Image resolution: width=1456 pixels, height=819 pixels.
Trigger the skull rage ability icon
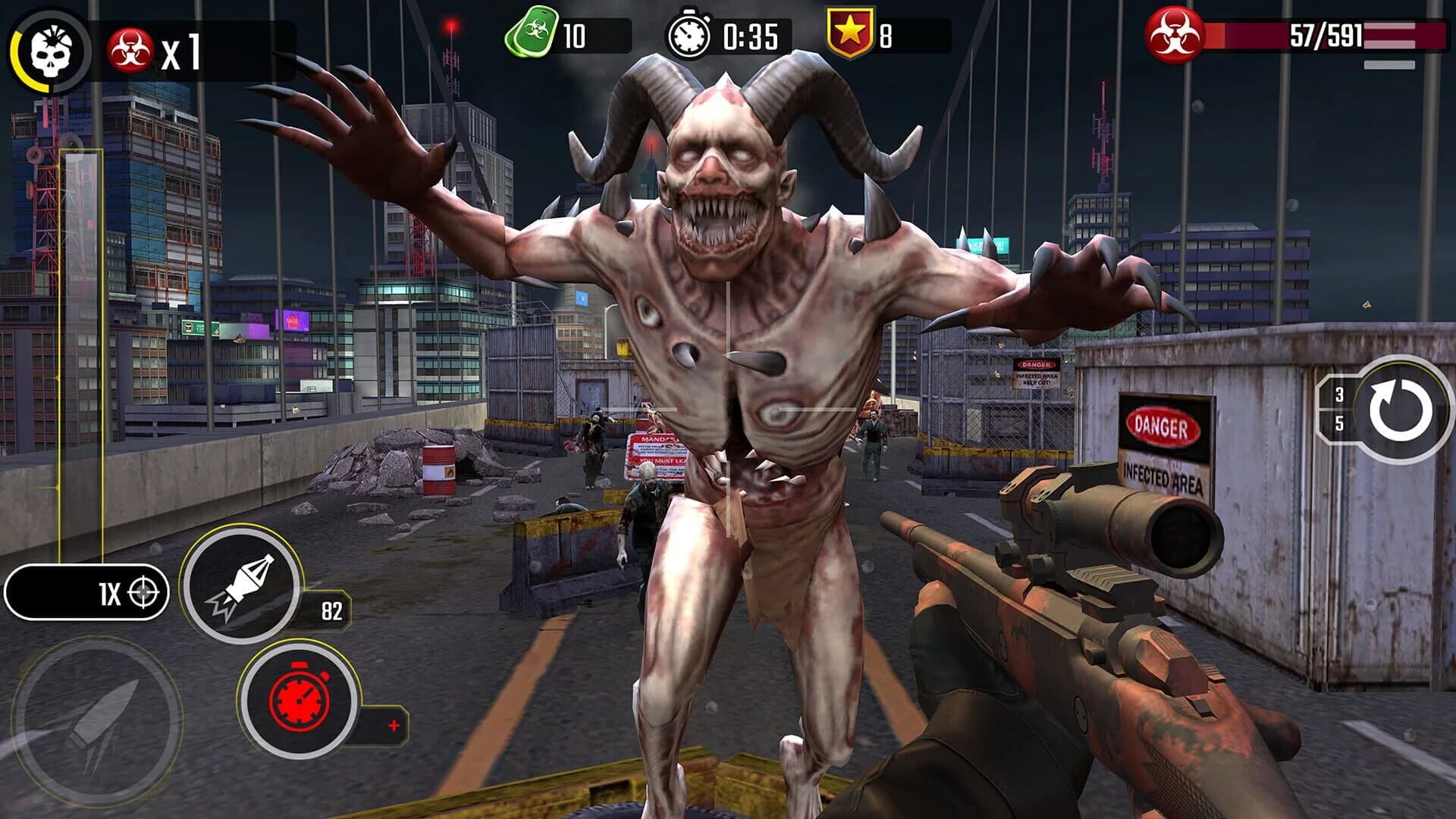50,52
